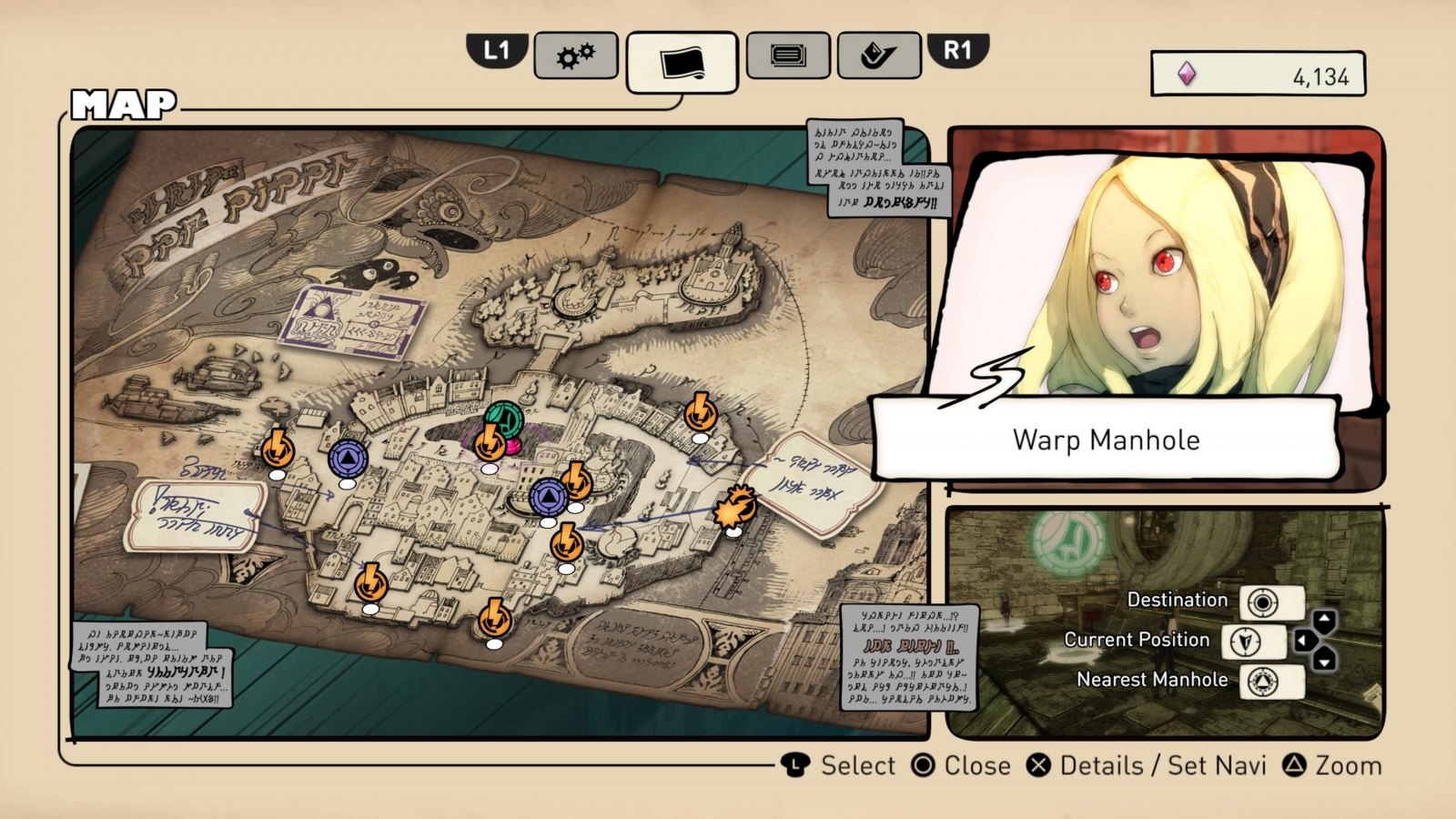Select the green current-position marker on the map
This screenshot has width=1456, height=819.
click(x=505, y=419)
